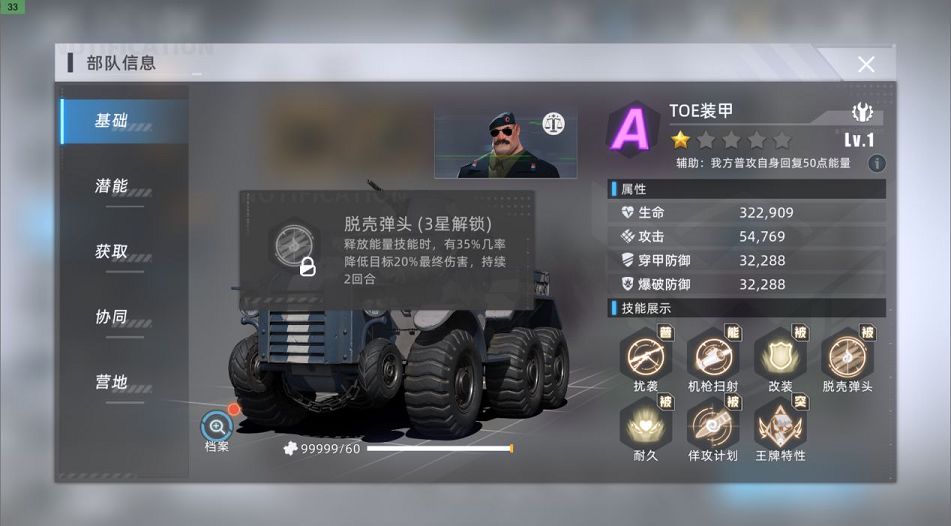Screen dimensions: 951x526
Task: Click the locked 脱壳弹头 tooltip icon
Action: click(295, 247)
